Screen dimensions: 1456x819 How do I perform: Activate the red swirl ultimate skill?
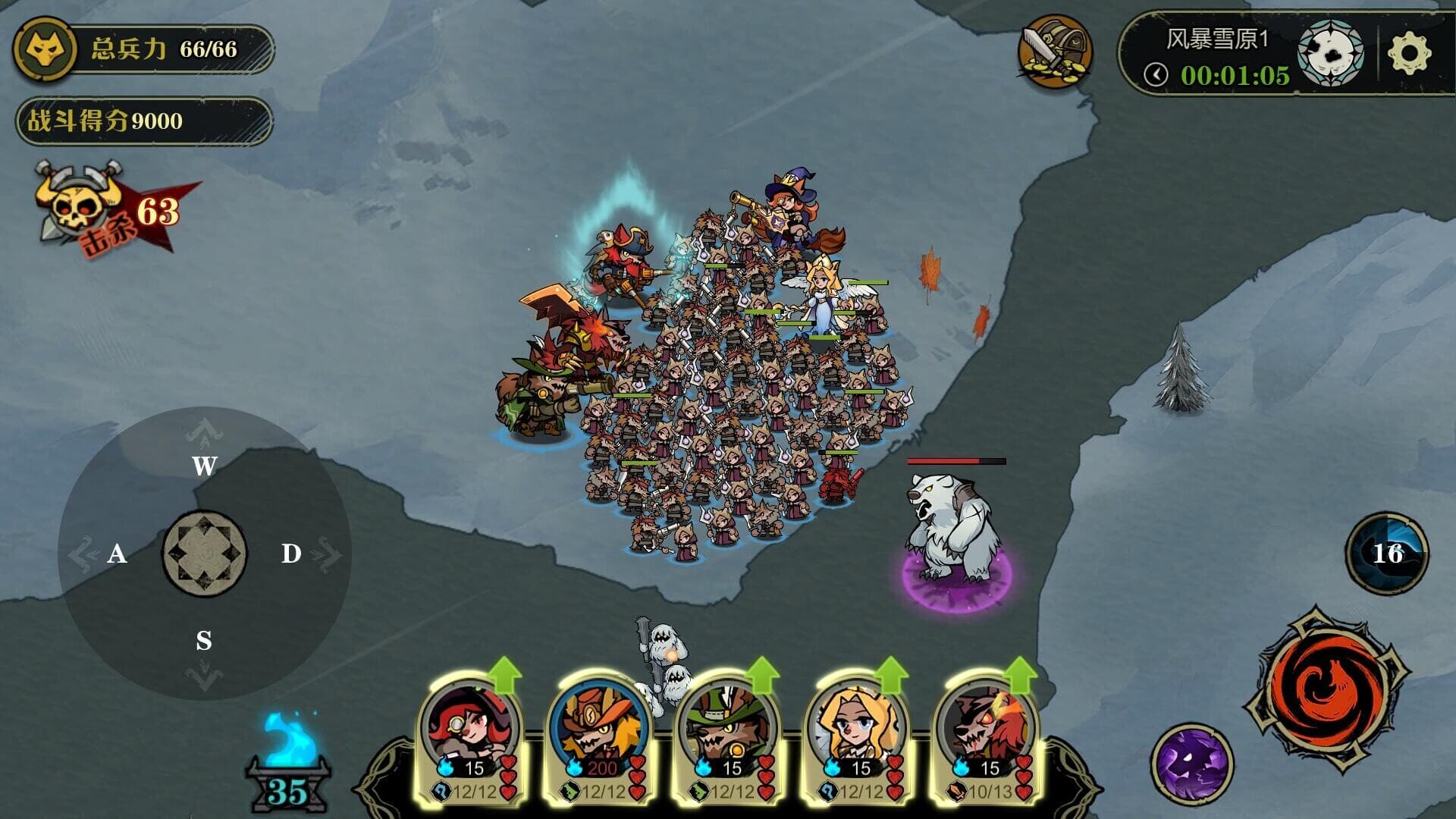[x=1326, y=689]
